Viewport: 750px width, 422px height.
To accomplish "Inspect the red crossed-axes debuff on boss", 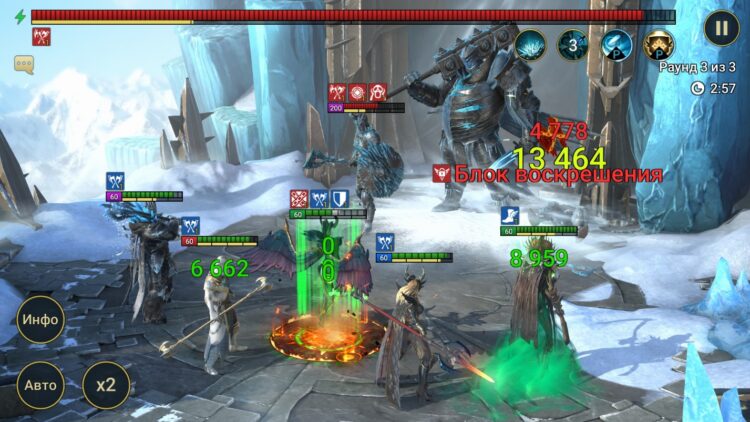I will point(42,37).
